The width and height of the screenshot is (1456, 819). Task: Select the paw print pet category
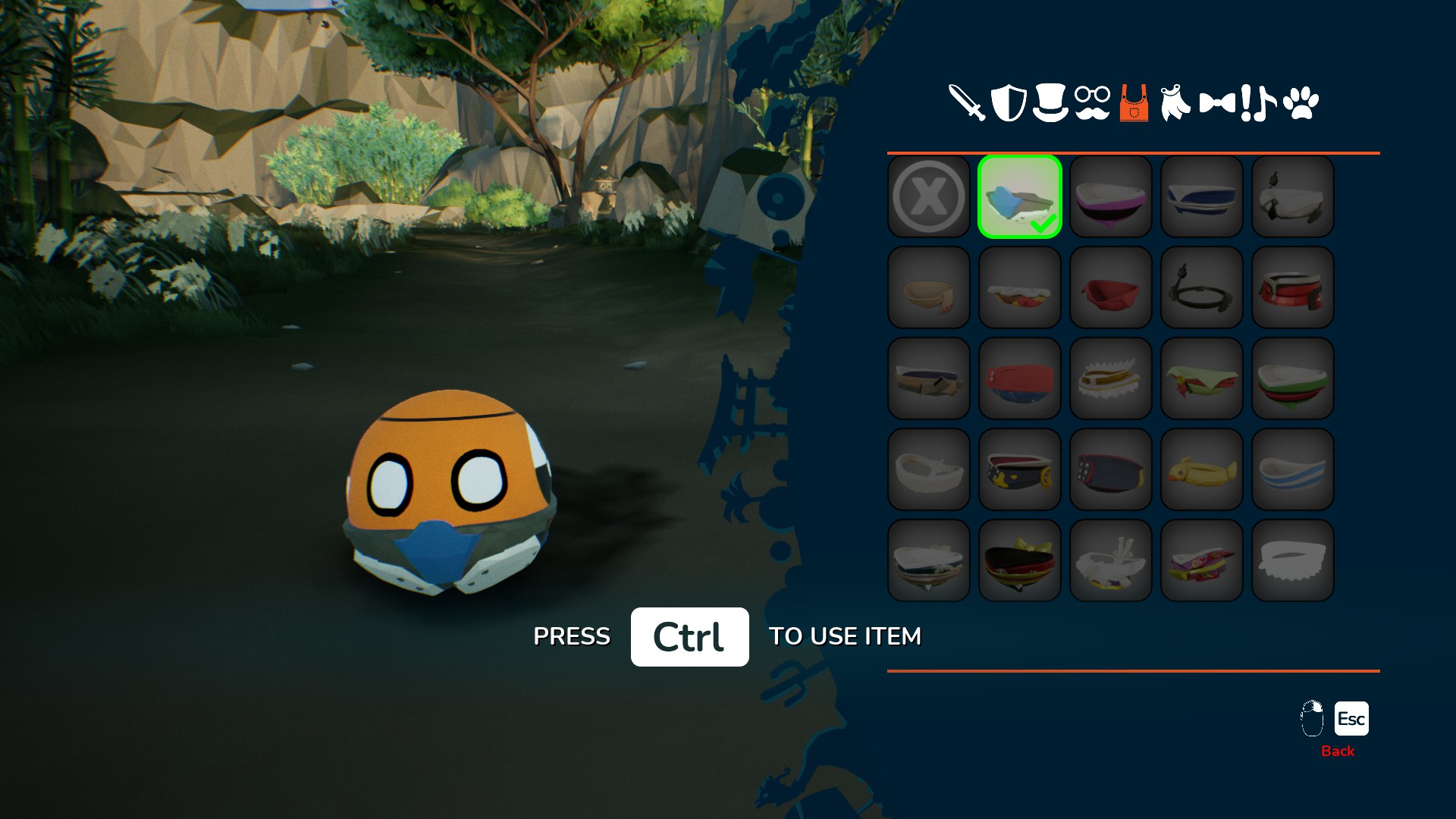click(x=1301, y=103)
